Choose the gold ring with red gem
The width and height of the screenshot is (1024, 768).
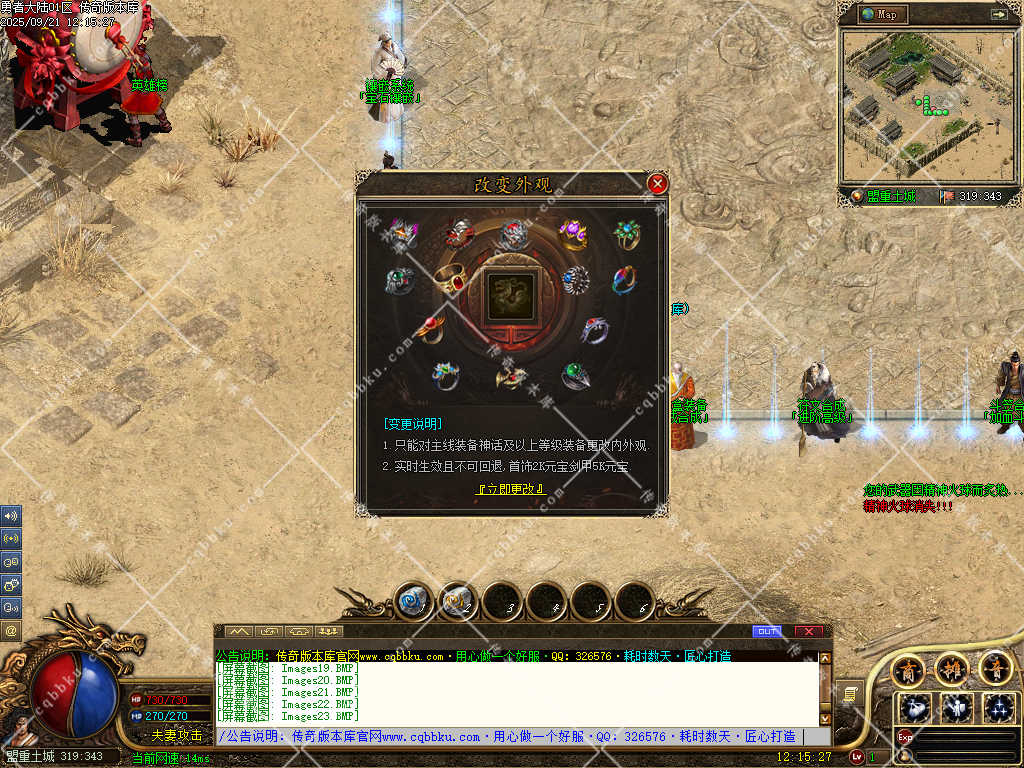click(452, 279)
